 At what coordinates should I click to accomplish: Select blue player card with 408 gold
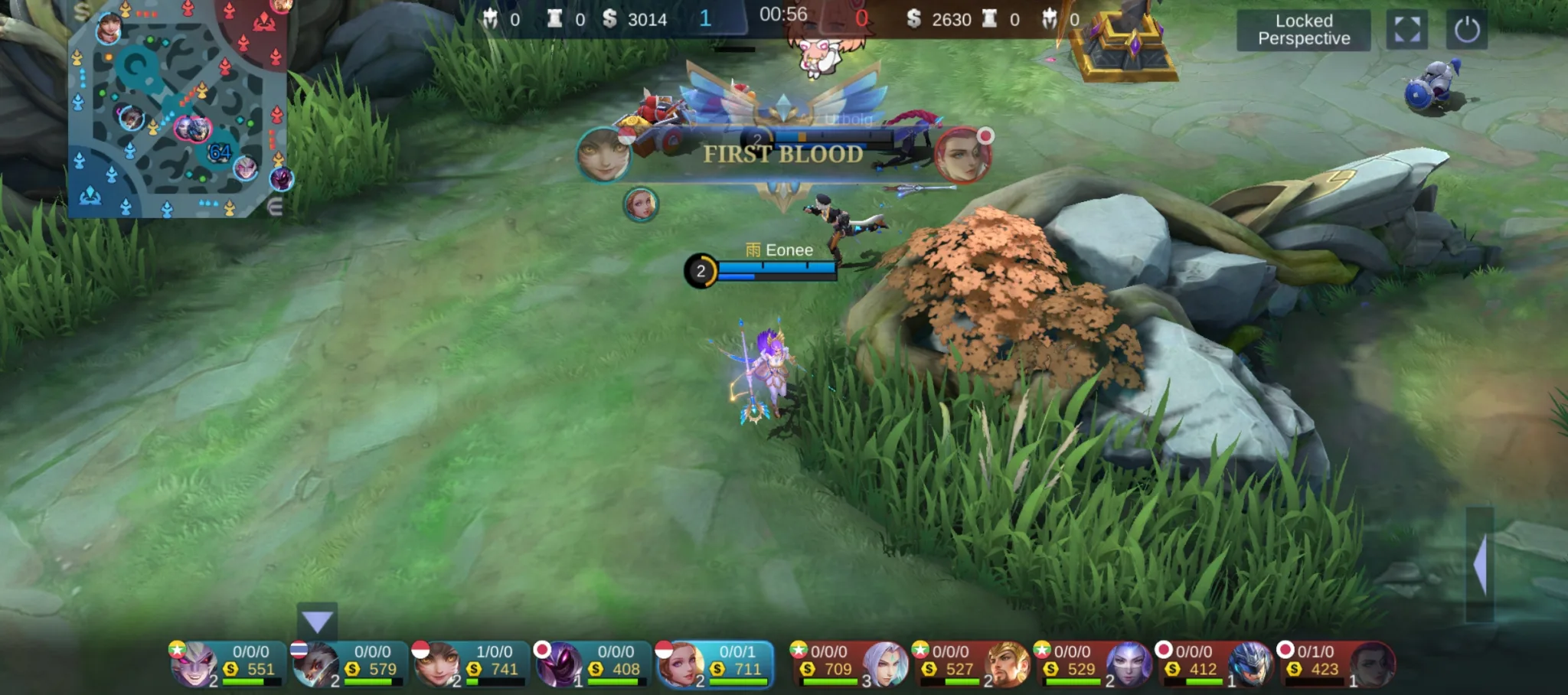pos(592,664)
